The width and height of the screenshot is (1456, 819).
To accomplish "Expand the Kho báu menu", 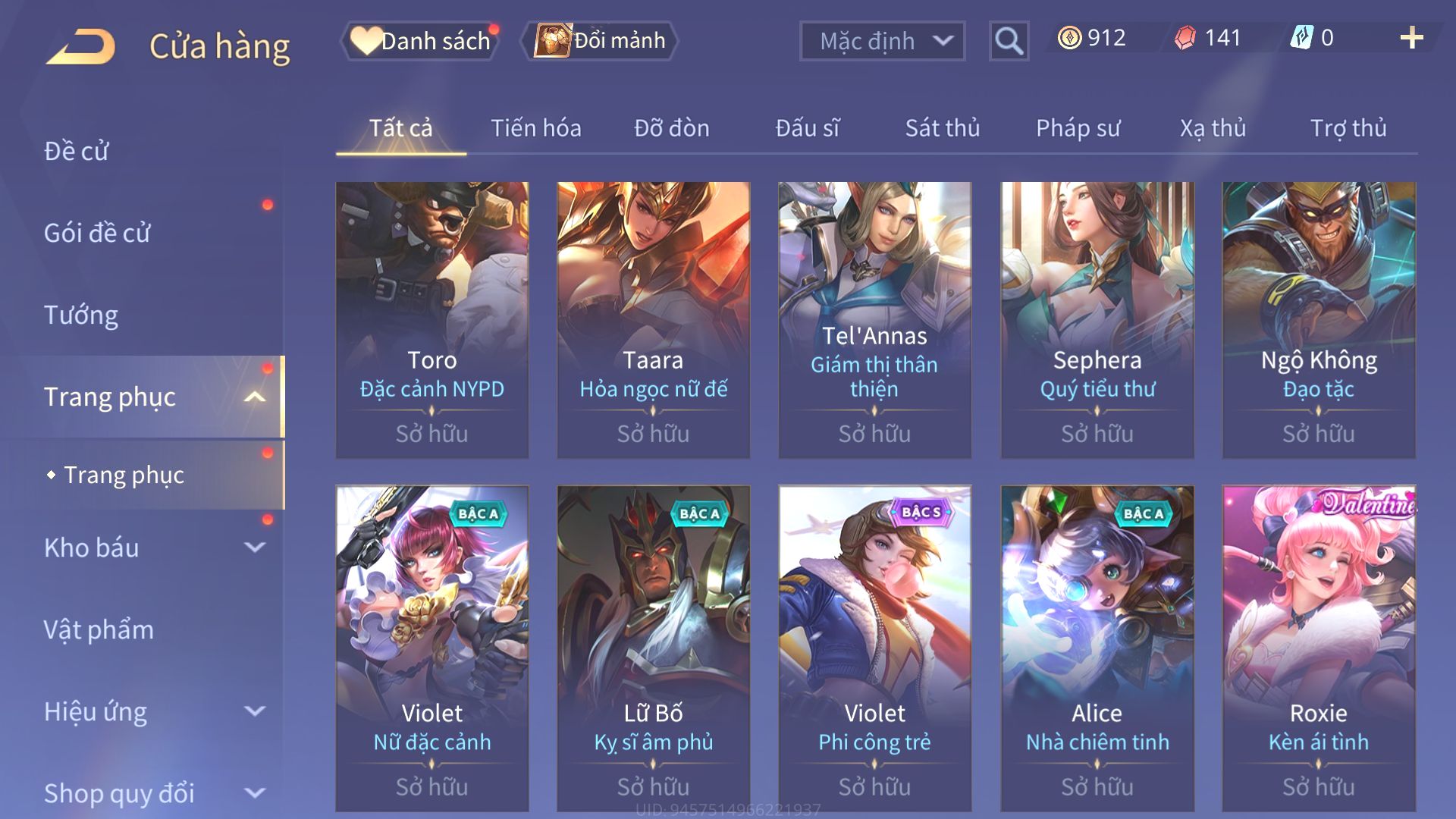I will click(x=152, y=548).
